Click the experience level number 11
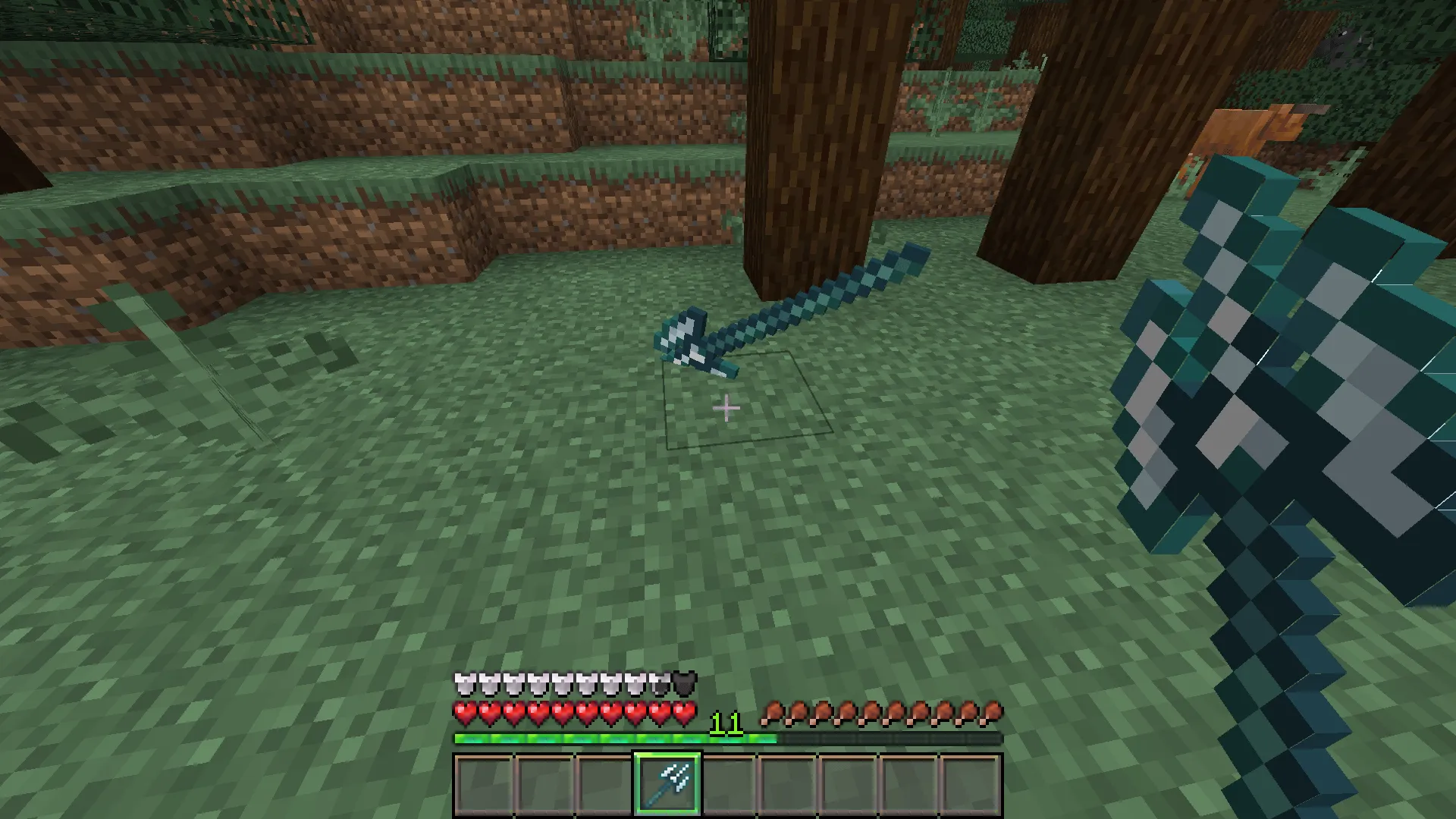Image resolution: width=1456 pixels, height=819 pixels. pos(726,724)
